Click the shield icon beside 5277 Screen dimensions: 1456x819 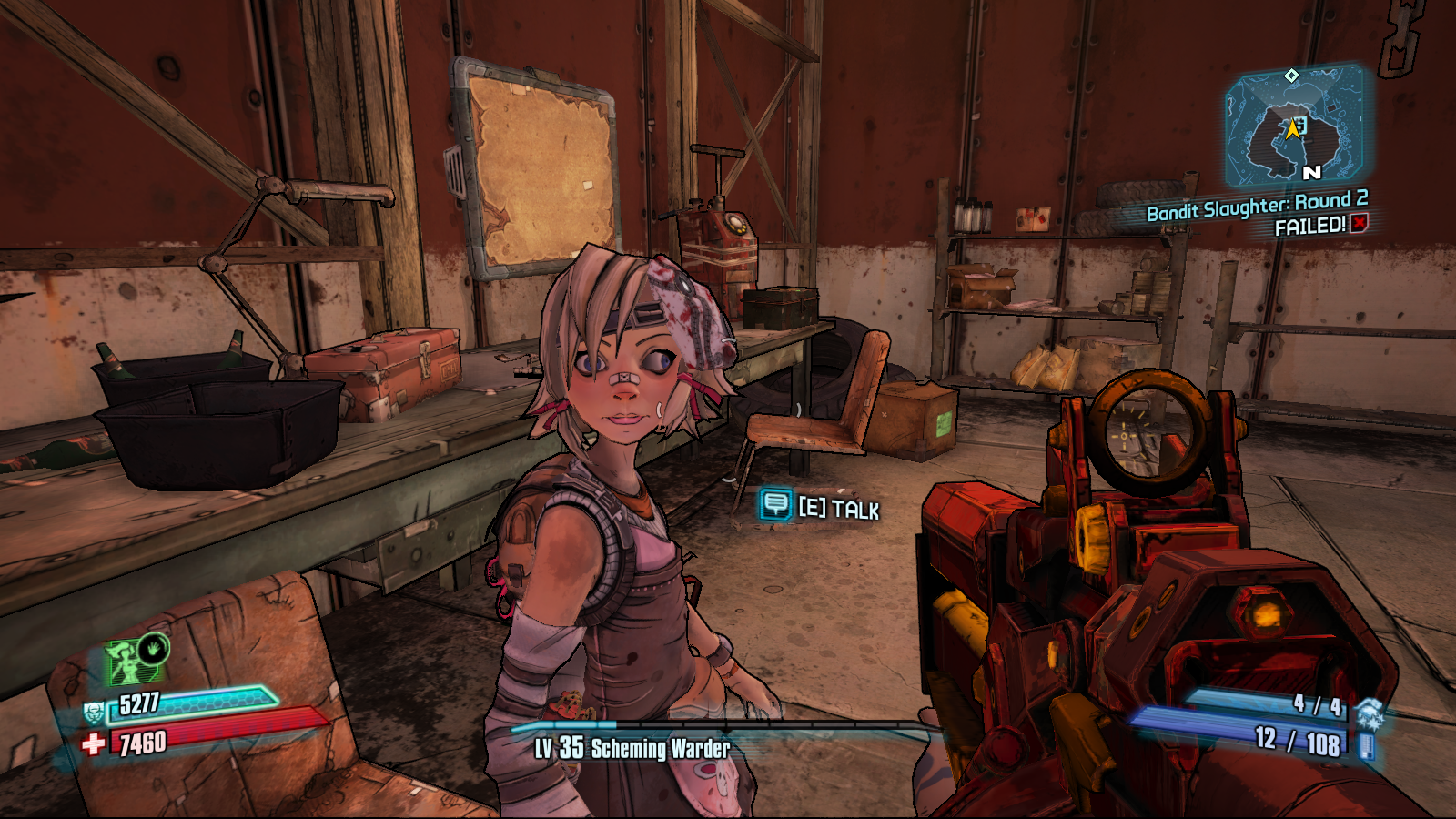coord(94,713)
